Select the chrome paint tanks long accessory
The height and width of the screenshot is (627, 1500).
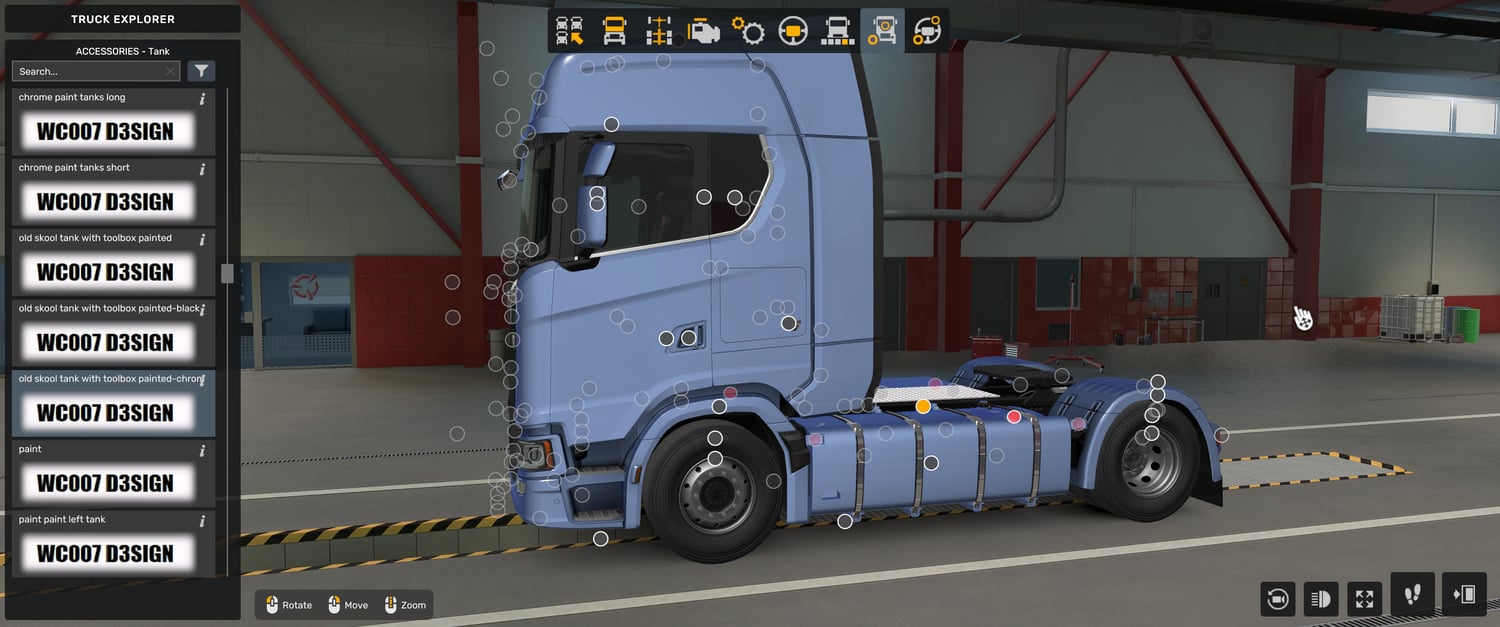click(105, 131)
